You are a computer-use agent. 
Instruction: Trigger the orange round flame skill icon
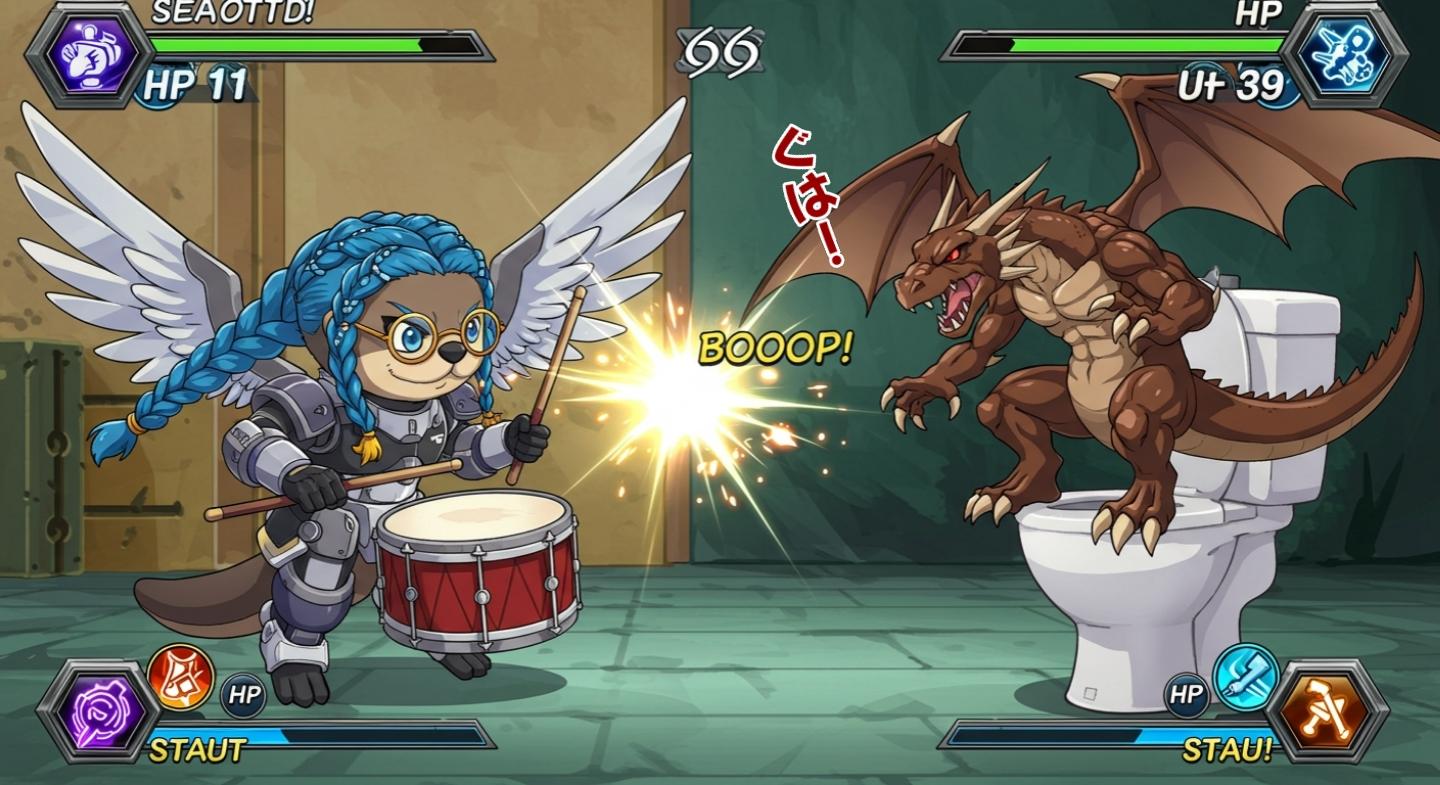click(x=181, y=677)
